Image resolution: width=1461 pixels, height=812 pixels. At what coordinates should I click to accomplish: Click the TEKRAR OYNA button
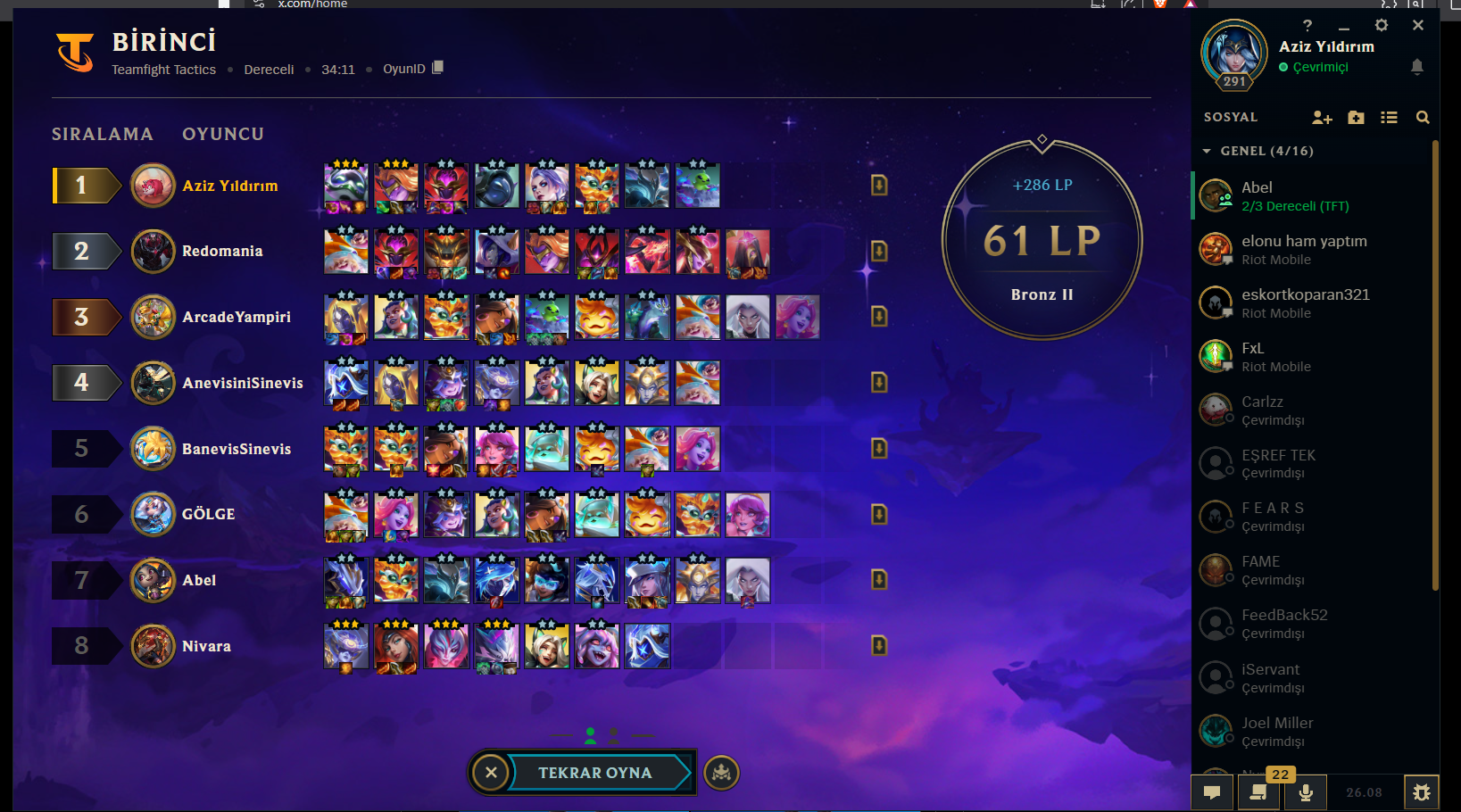click(595, 773)
